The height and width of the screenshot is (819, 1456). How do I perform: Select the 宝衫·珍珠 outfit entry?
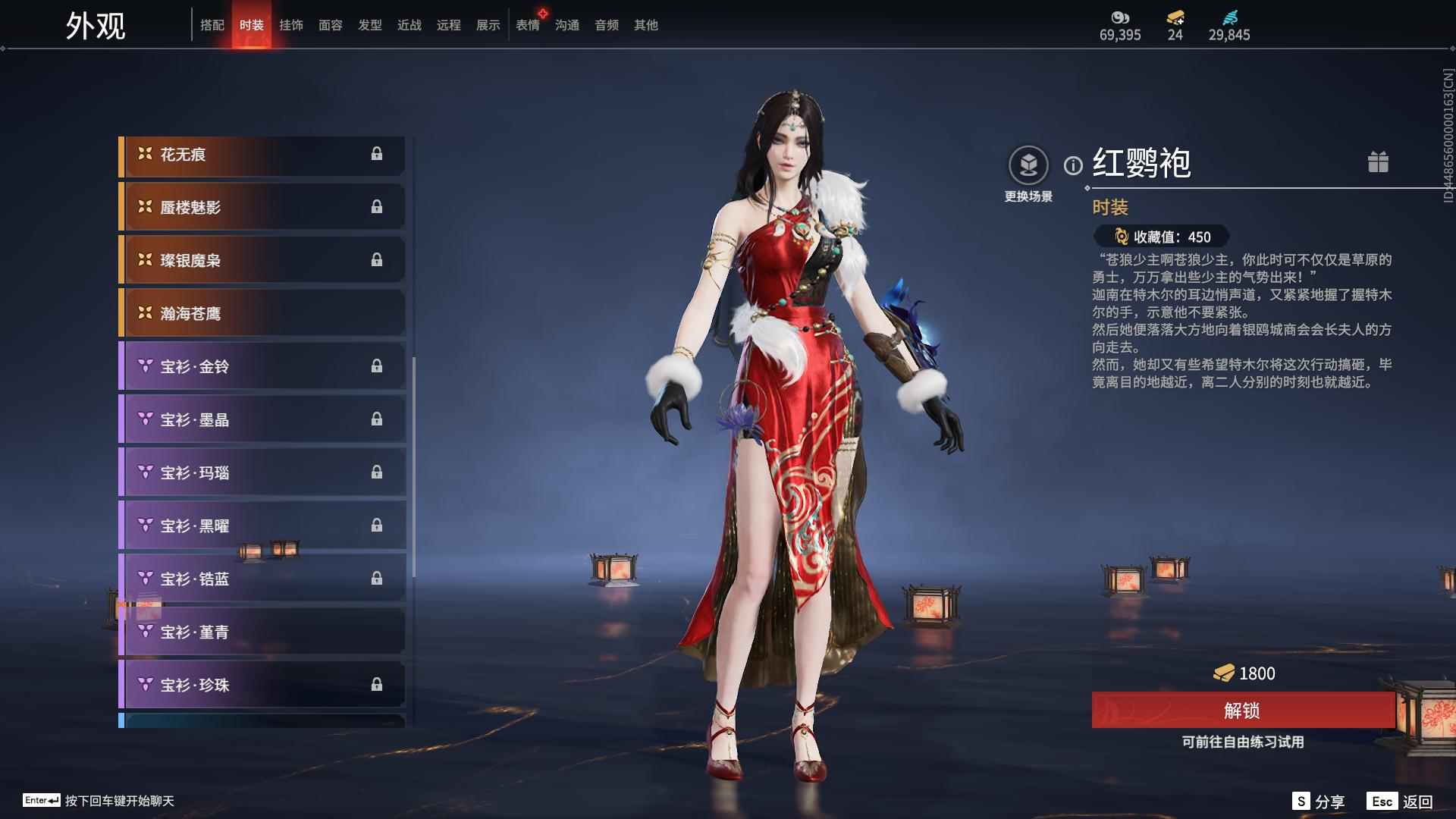click(262, 684)
